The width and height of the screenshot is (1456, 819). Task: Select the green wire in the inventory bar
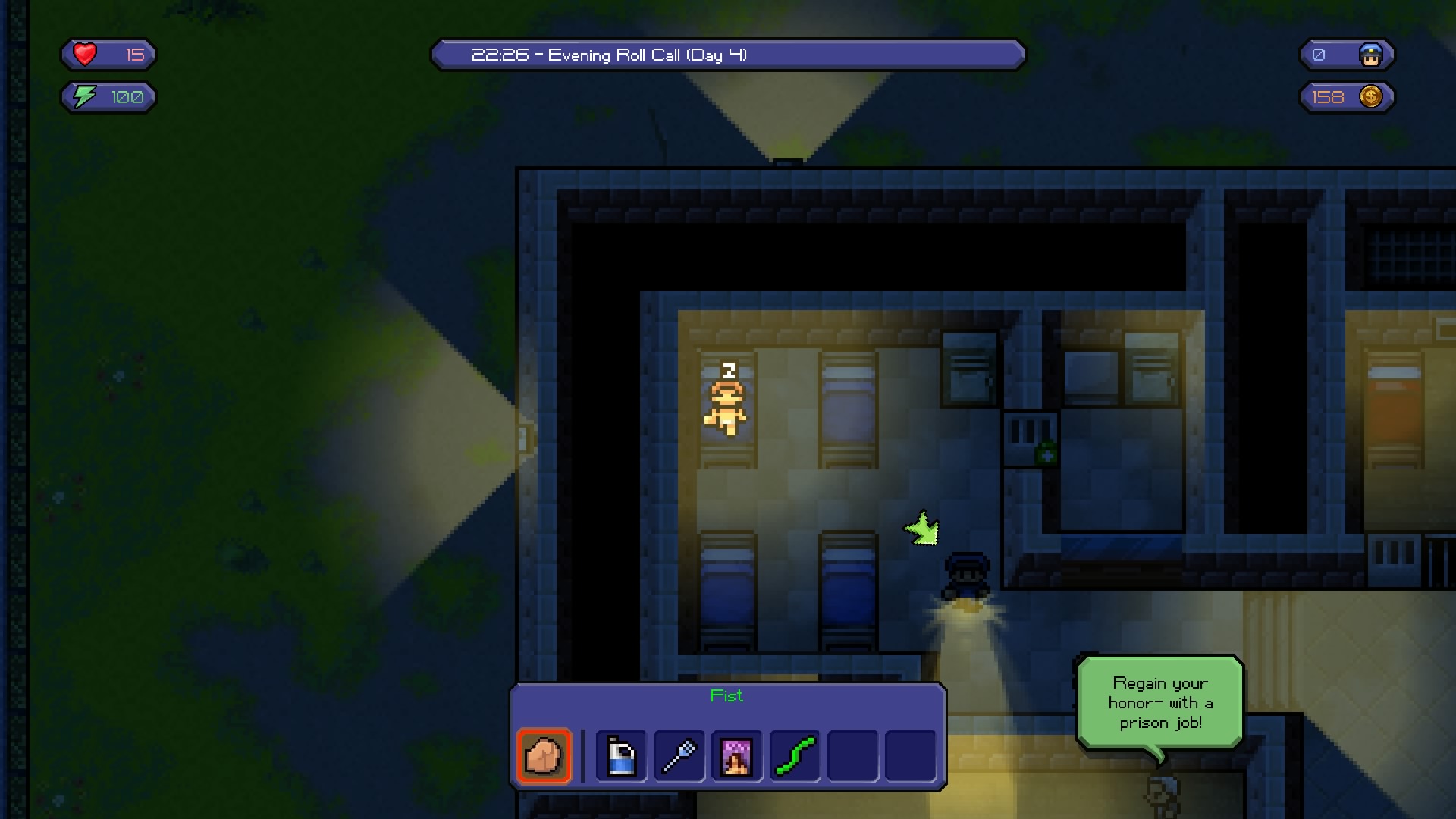793,756
